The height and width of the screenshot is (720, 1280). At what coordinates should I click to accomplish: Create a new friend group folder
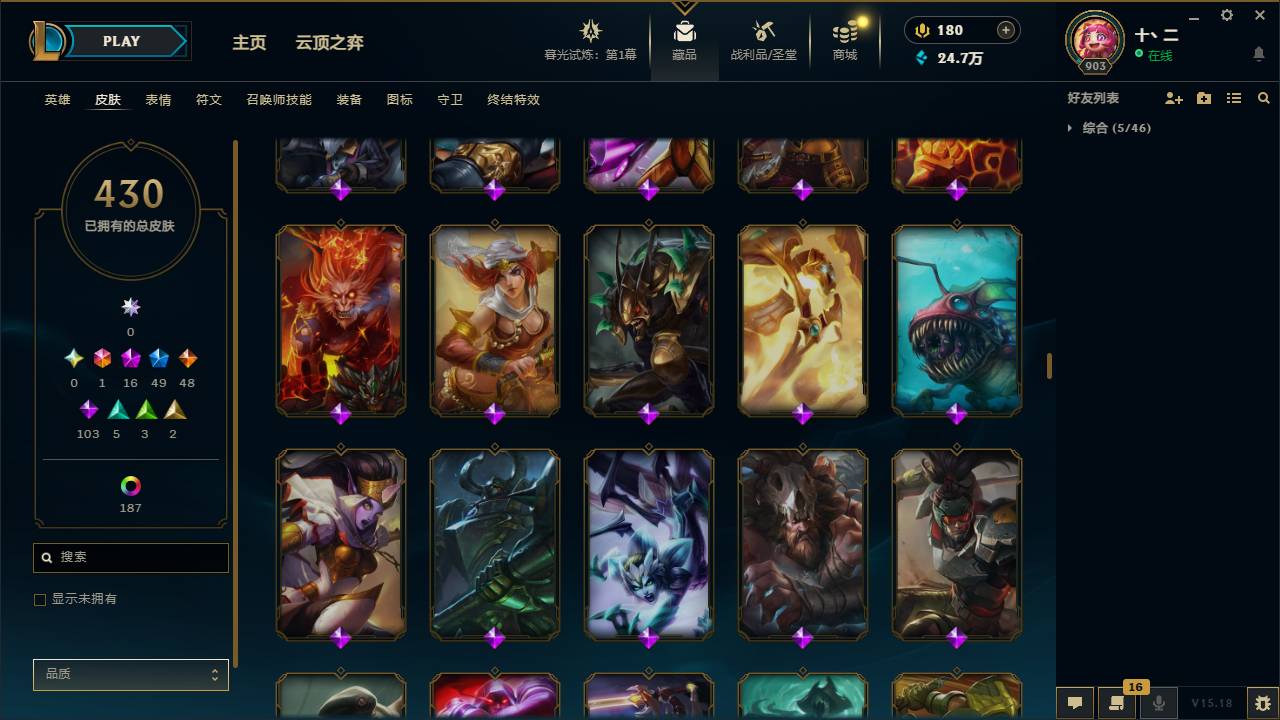tap(1202, 97)
